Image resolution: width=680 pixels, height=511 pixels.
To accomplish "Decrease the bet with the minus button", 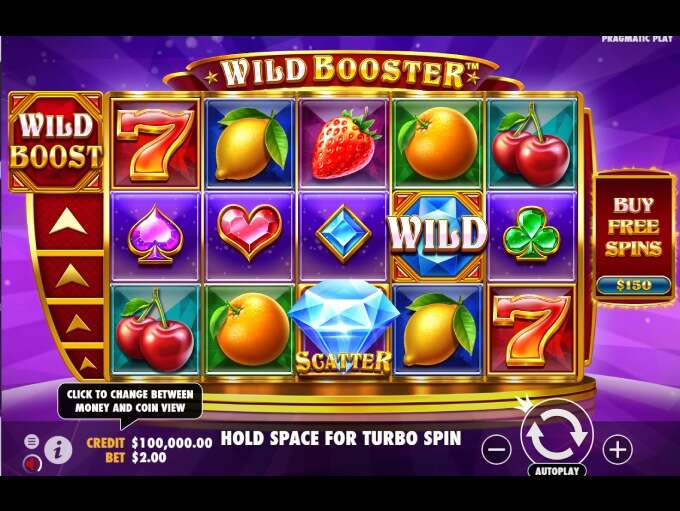I will pos(497,450).
